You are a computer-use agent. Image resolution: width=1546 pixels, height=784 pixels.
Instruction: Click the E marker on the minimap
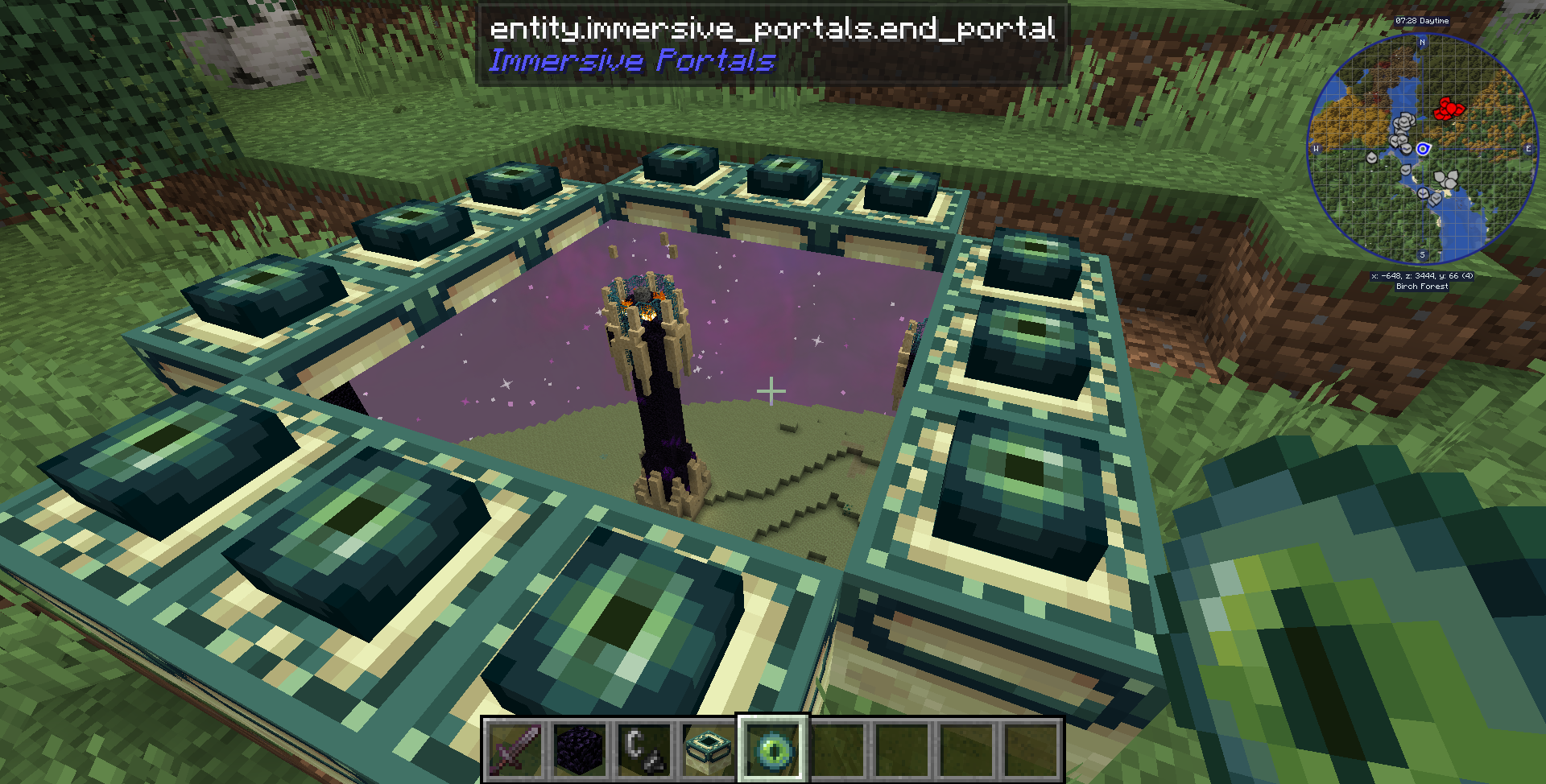[1529, 149]
